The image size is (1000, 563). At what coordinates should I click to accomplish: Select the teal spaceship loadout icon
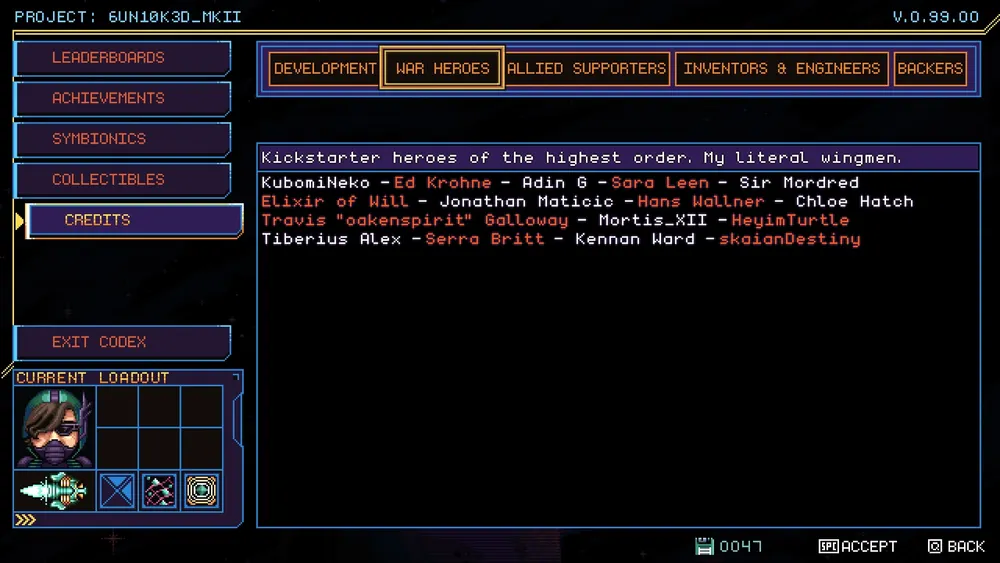54,491
